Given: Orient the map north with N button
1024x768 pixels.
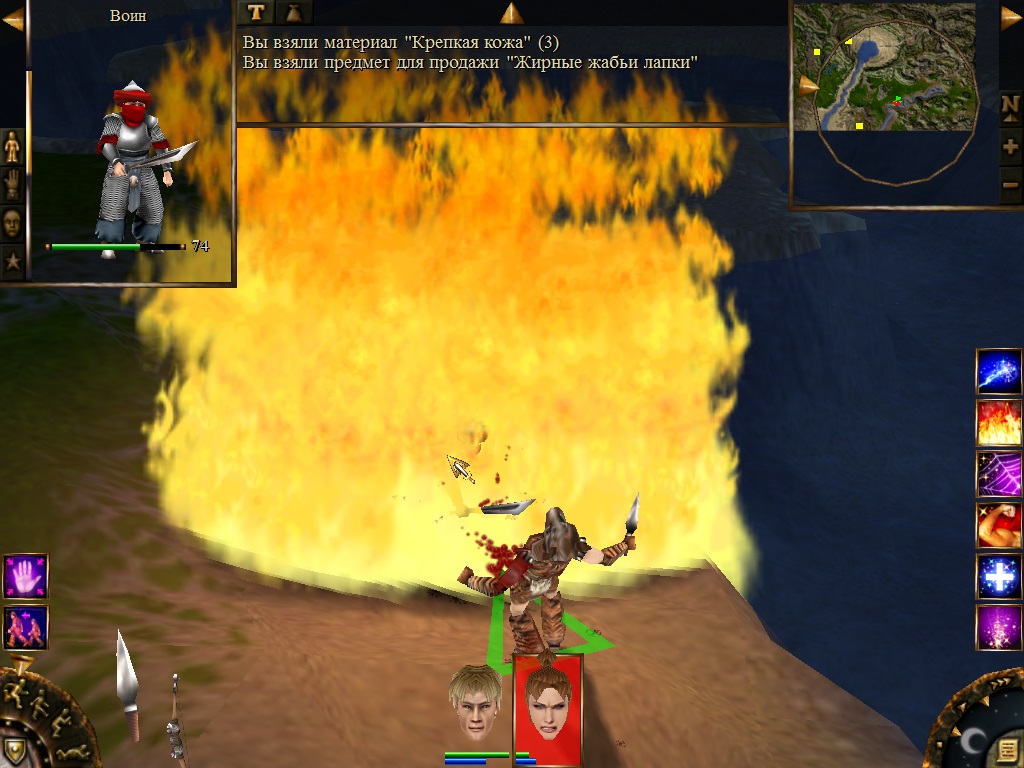Looking at the screenshot, I should tap(1010, 105).
